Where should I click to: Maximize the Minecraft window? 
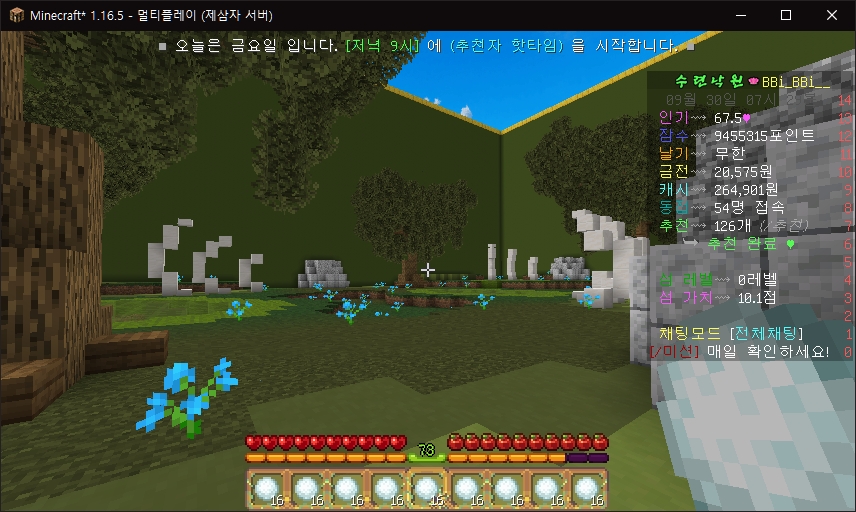tap(786, 15)
